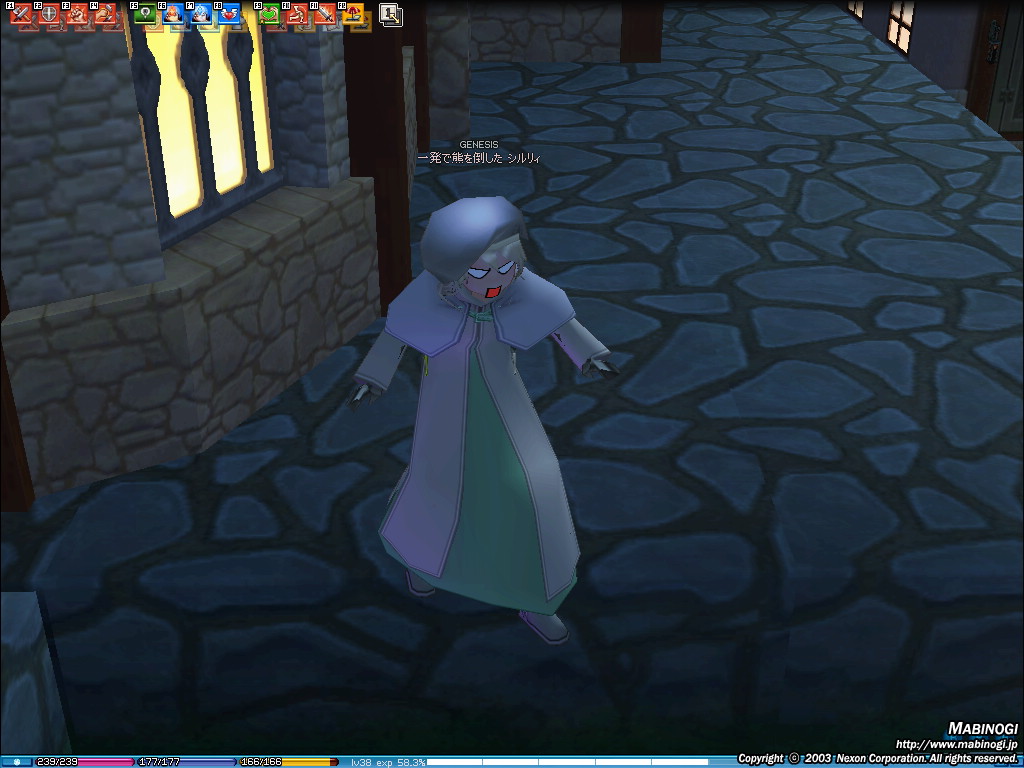1024x768 pixels.
Task: Cast the fire bolt spell icon
Action: pos(174,15)
